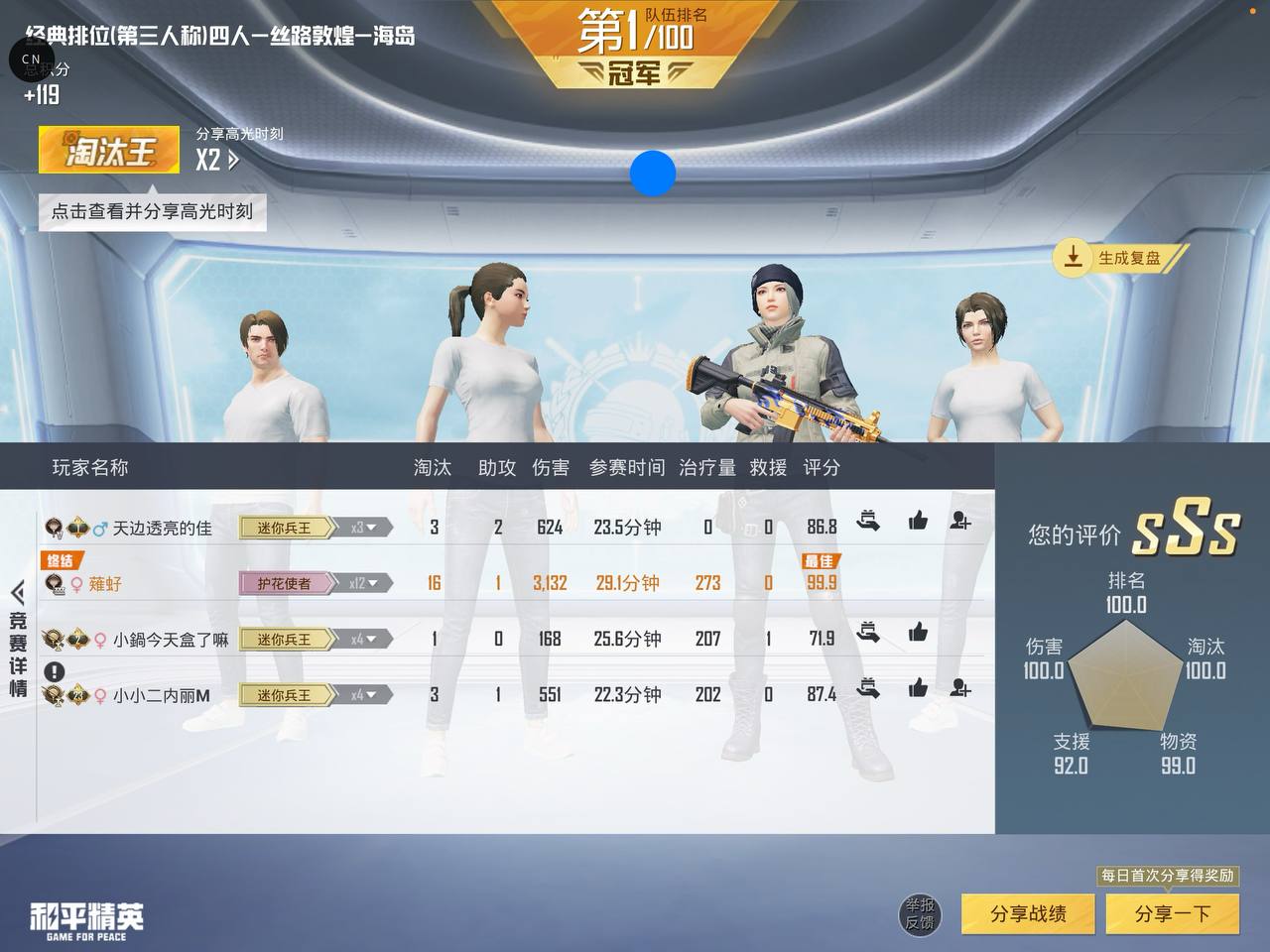The image size is (1270, 952).
Task: View the 点击查看并分享高光时刻 tooltip
Action: (152, 211)
